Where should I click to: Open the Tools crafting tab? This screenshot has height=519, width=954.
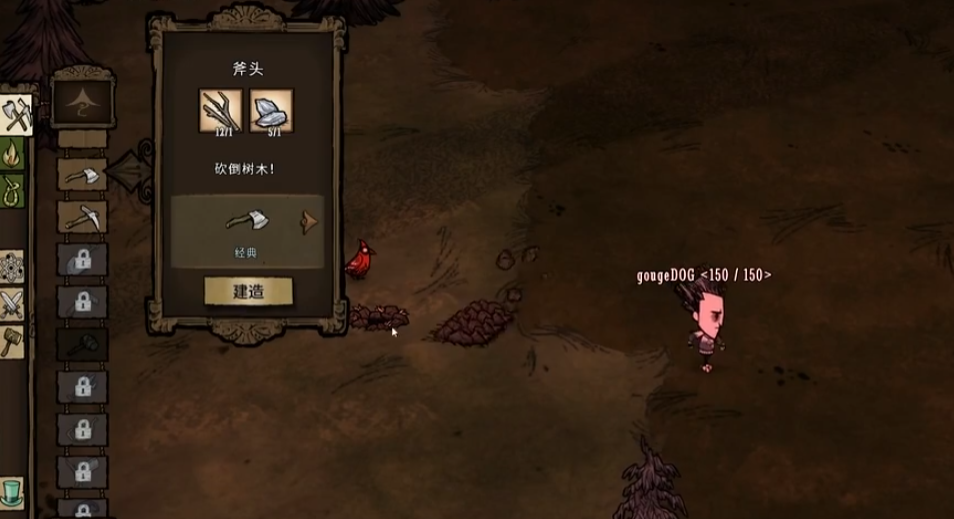[x=15, y=116]
